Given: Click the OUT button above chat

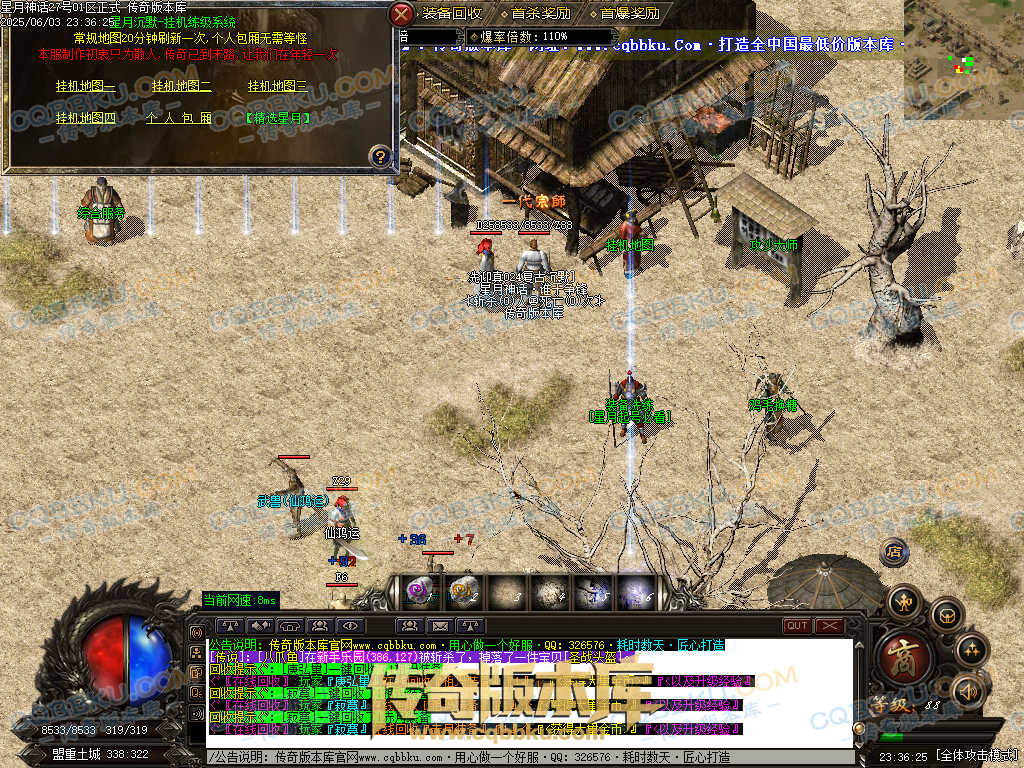Looking at the screenshot, I should point(797,626).
